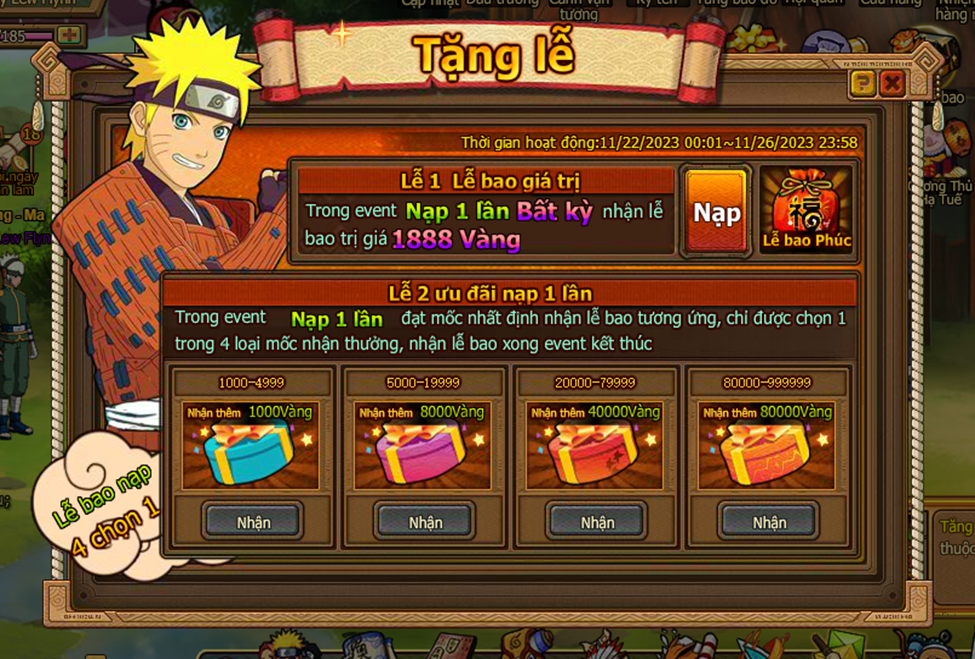975x659 pixels.
Task: Claim the 80000-999999 tier with Nhận
Action: 769,521
